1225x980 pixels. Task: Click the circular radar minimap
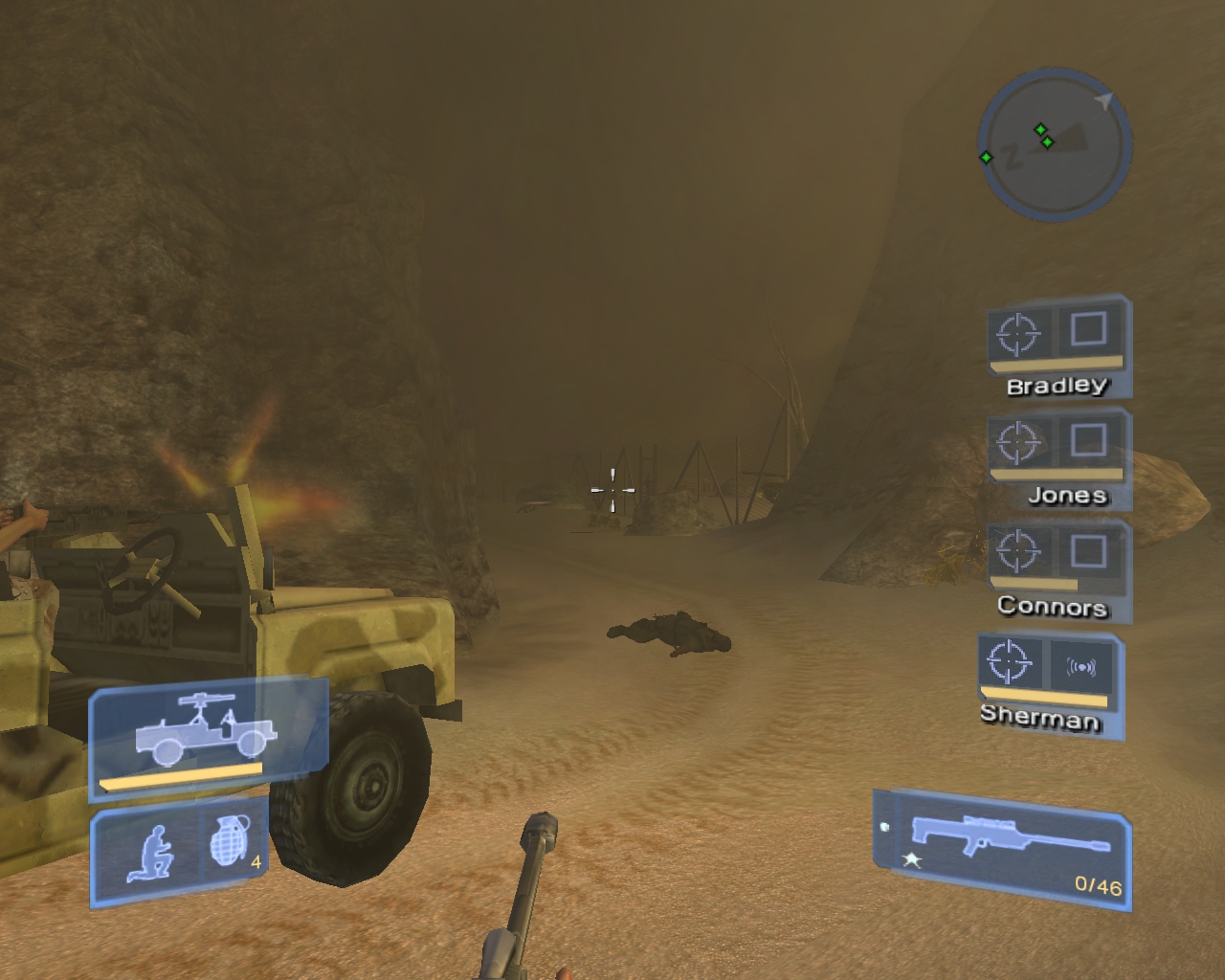click(1054, 145)
